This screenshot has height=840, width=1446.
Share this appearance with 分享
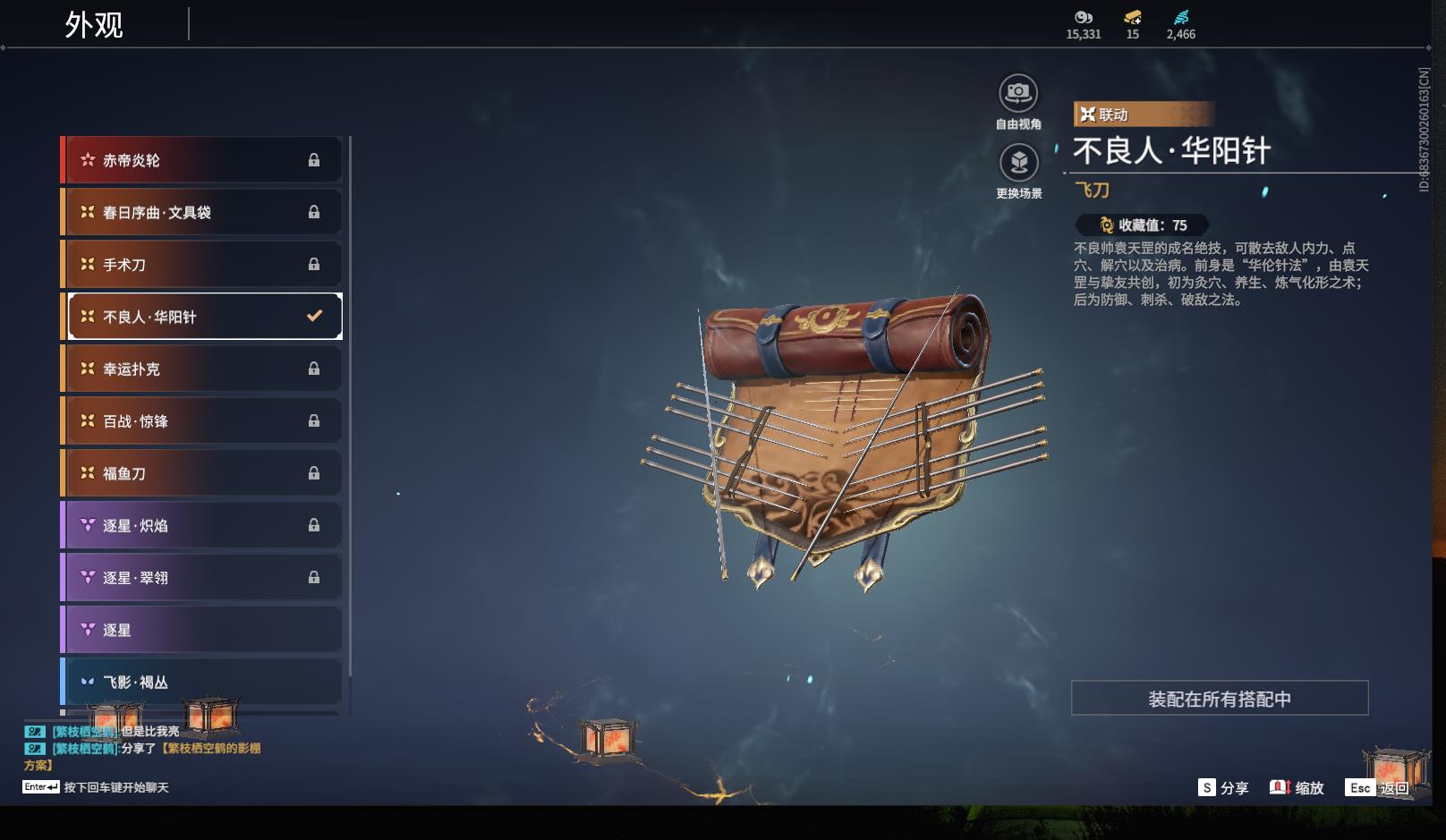pyautogui.click(x=1223, y=788)
